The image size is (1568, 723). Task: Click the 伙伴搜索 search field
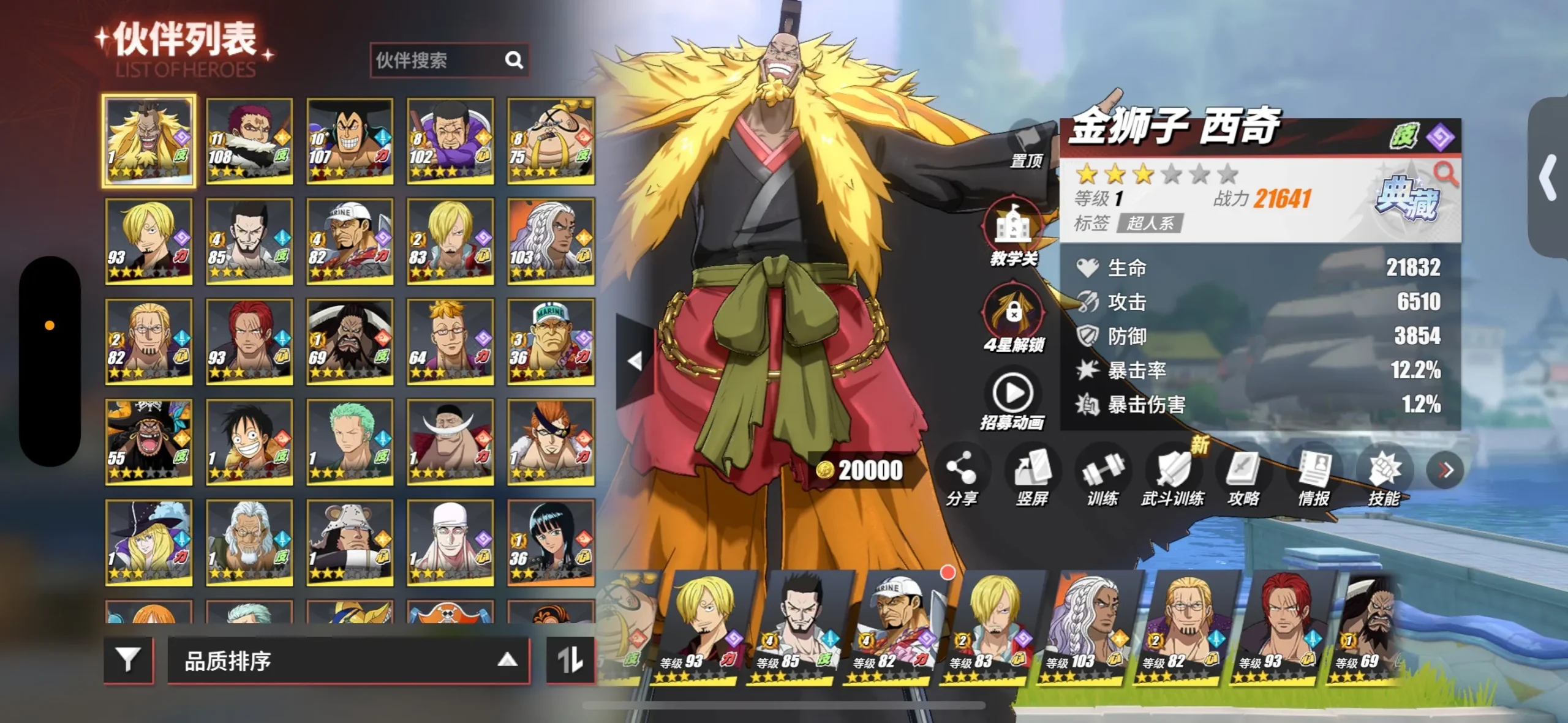coord(437,60)
